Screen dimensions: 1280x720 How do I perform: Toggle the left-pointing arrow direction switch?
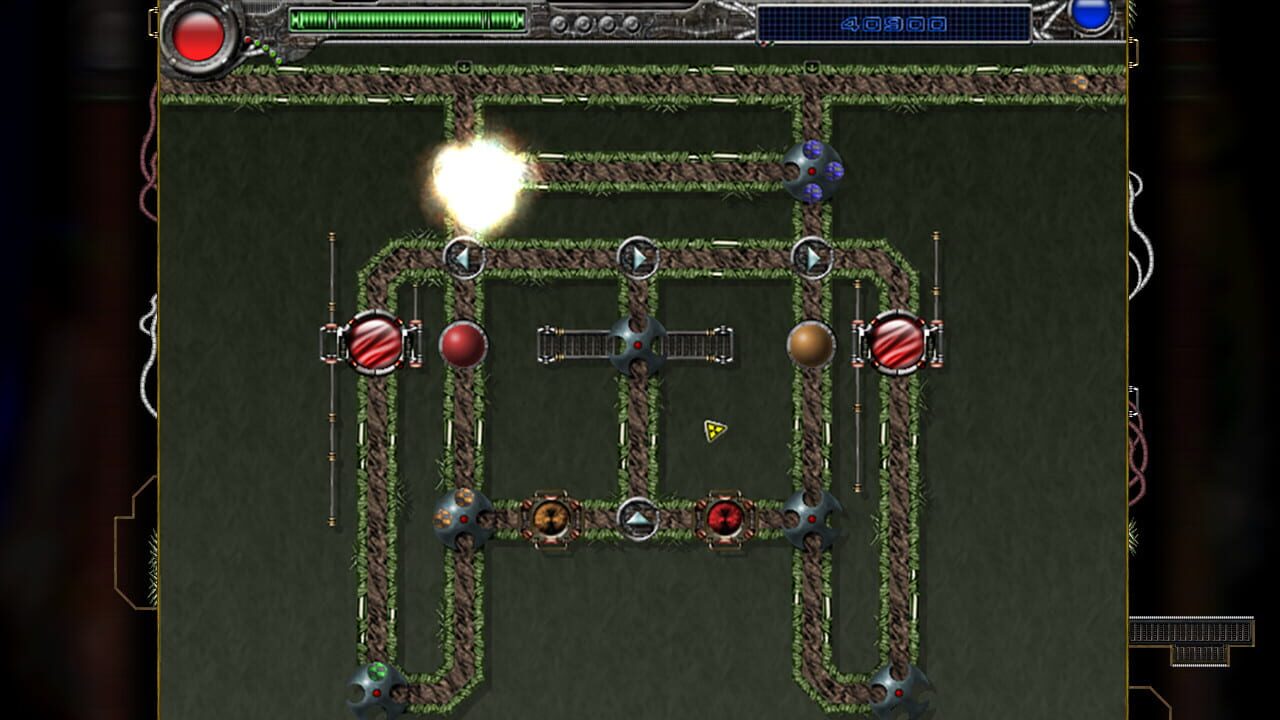point(462,258)
